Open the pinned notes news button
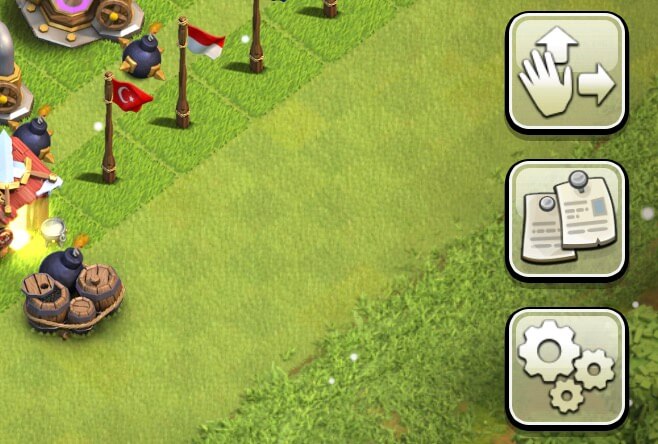Viewport: 658px width, 444px height. (x=567, y=220)
